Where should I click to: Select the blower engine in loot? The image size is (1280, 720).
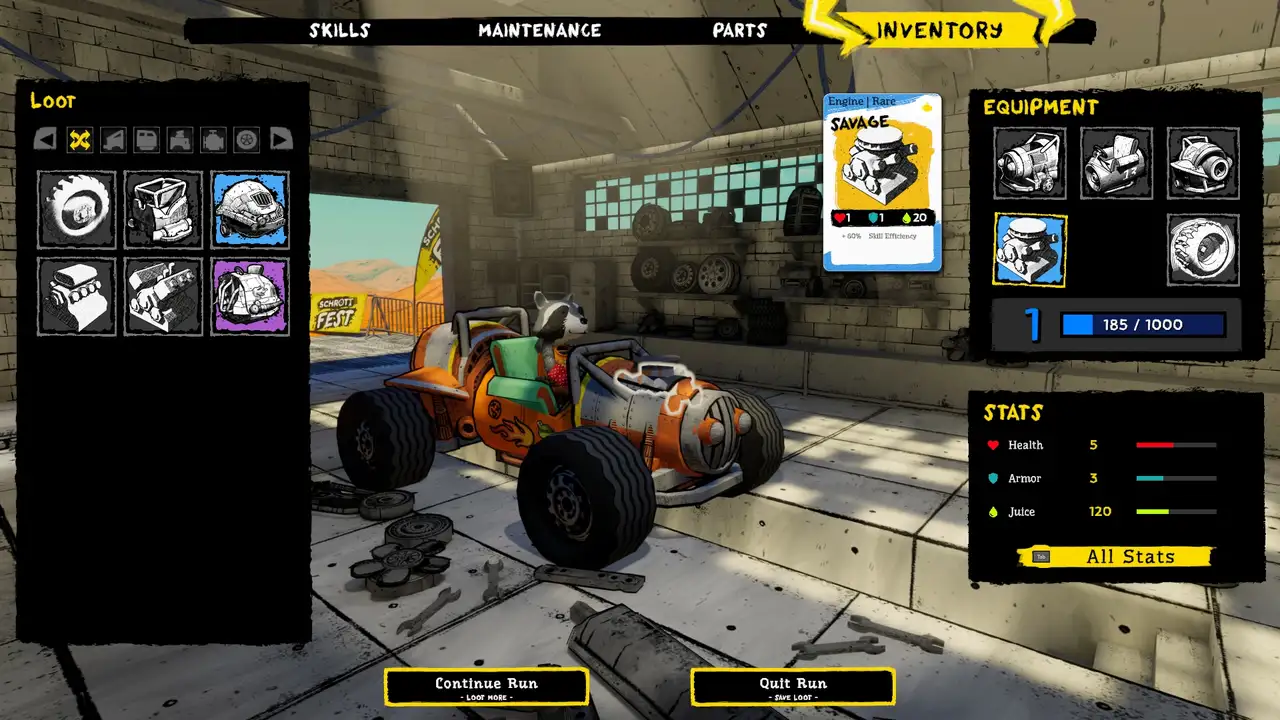[77, 296]
